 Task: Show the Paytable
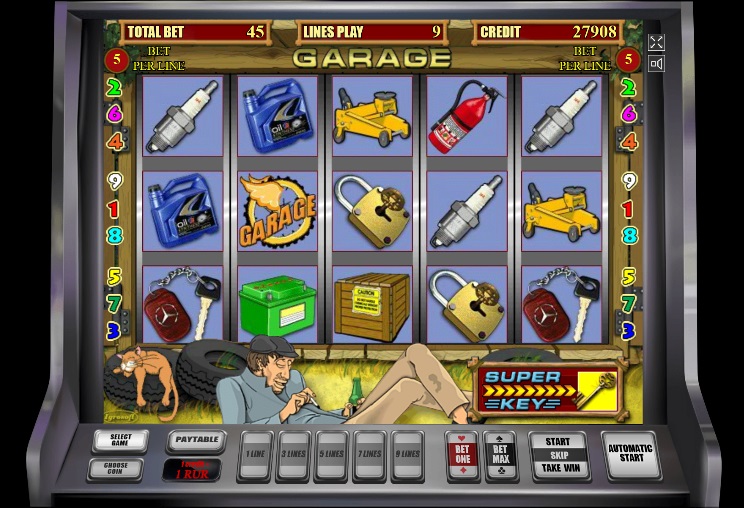(x=195, y=439)
